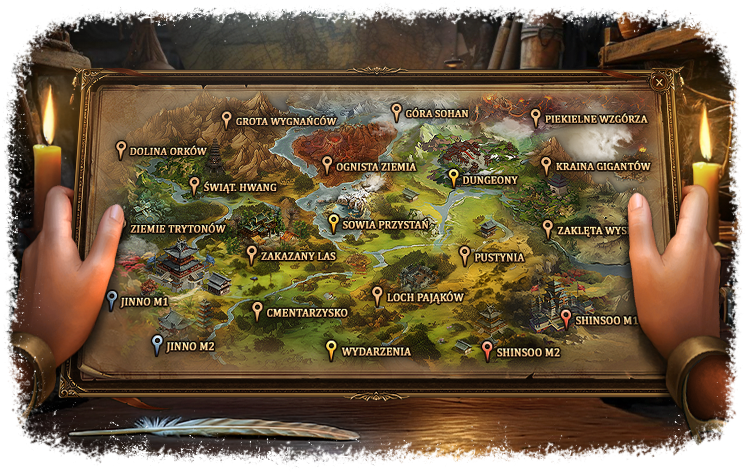The image size is (746, 472).
Task: Open the Cmentarzysko location marker
Action: tap(257, 311)
